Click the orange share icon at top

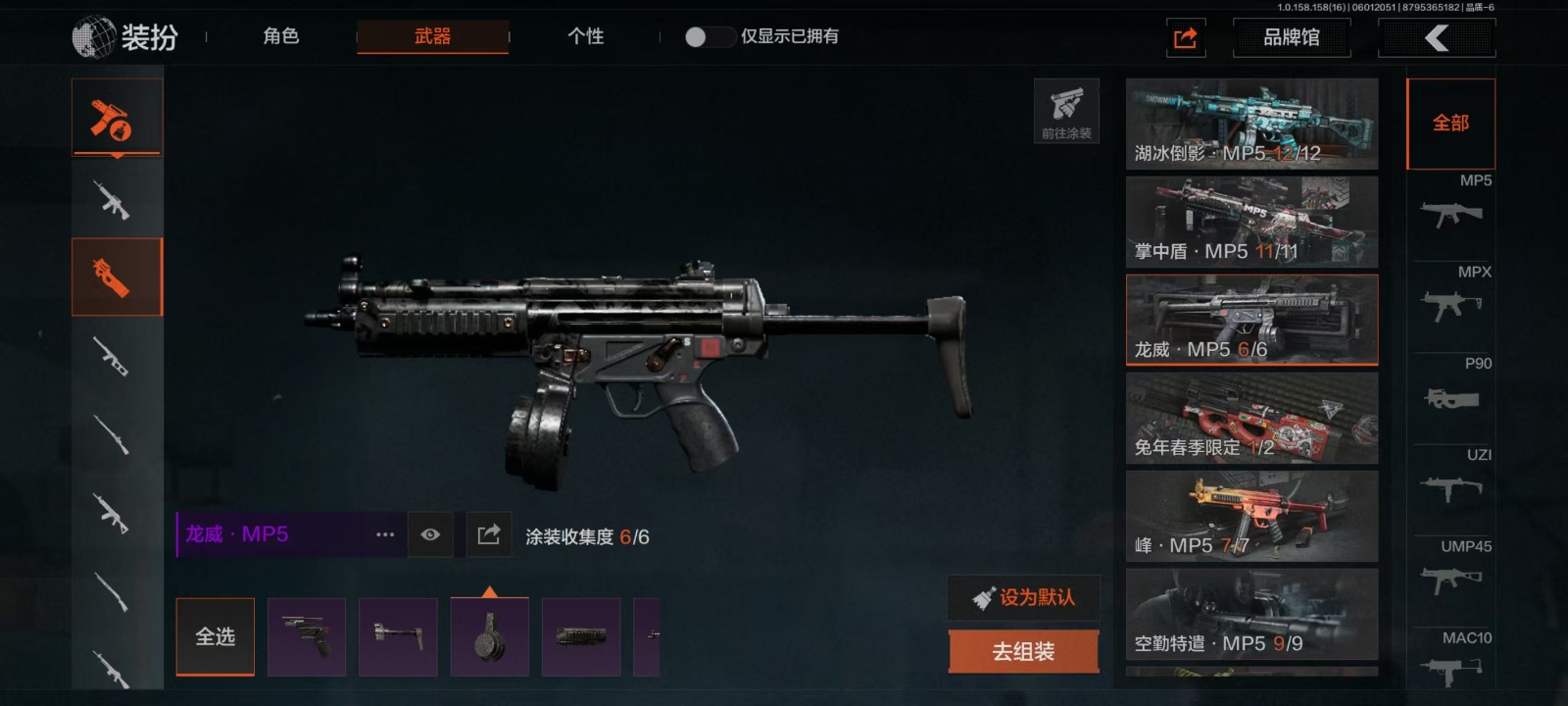[1185, 38]
